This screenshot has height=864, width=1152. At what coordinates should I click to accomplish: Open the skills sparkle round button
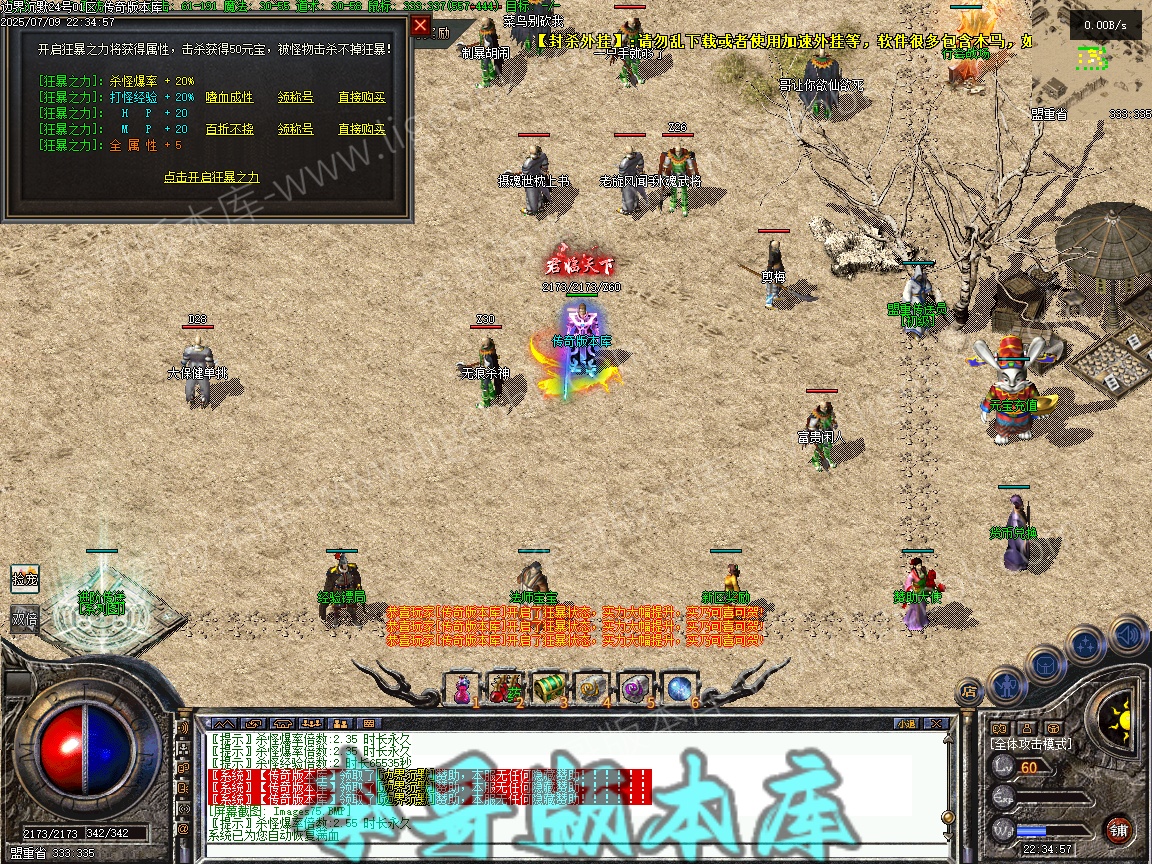pyautogui.click(x=1085, y=644)
